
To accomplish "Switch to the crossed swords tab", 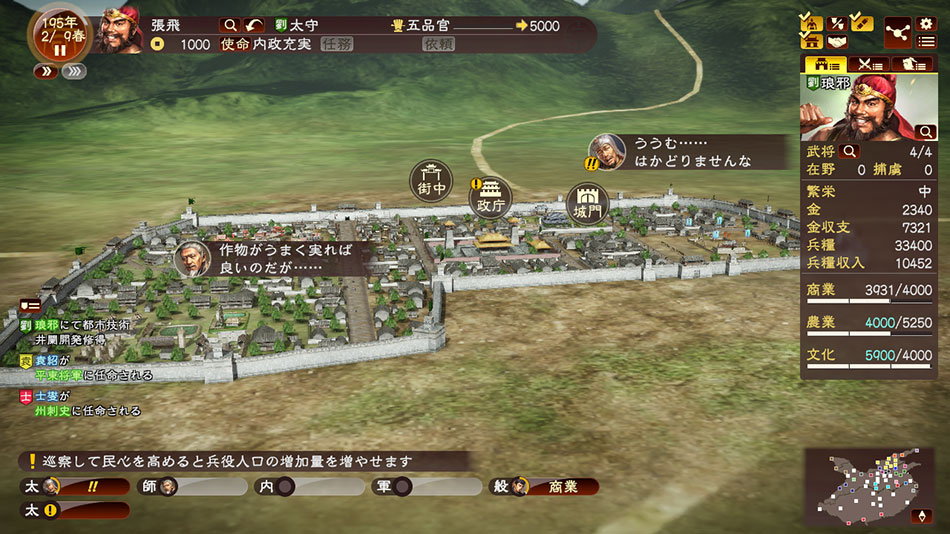I will (x=870, y=65).
